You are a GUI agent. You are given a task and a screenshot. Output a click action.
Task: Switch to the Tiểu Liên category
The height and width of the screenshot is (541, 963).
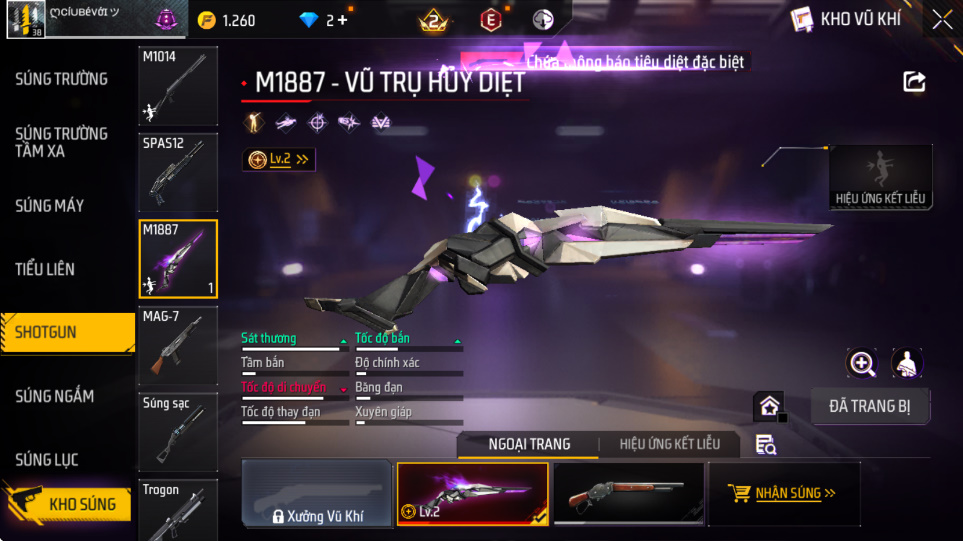tap(45, 269)
